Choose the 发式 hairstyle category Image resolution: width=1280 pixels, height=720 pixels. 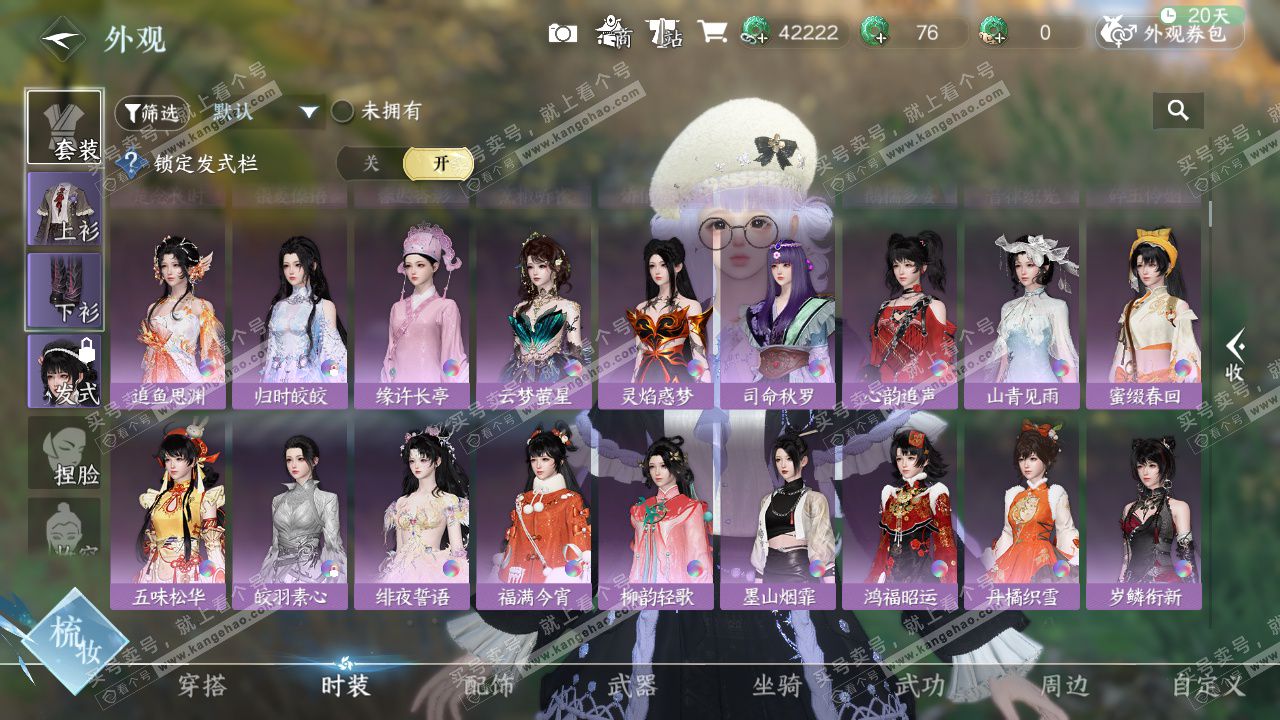tap(64, 371)
